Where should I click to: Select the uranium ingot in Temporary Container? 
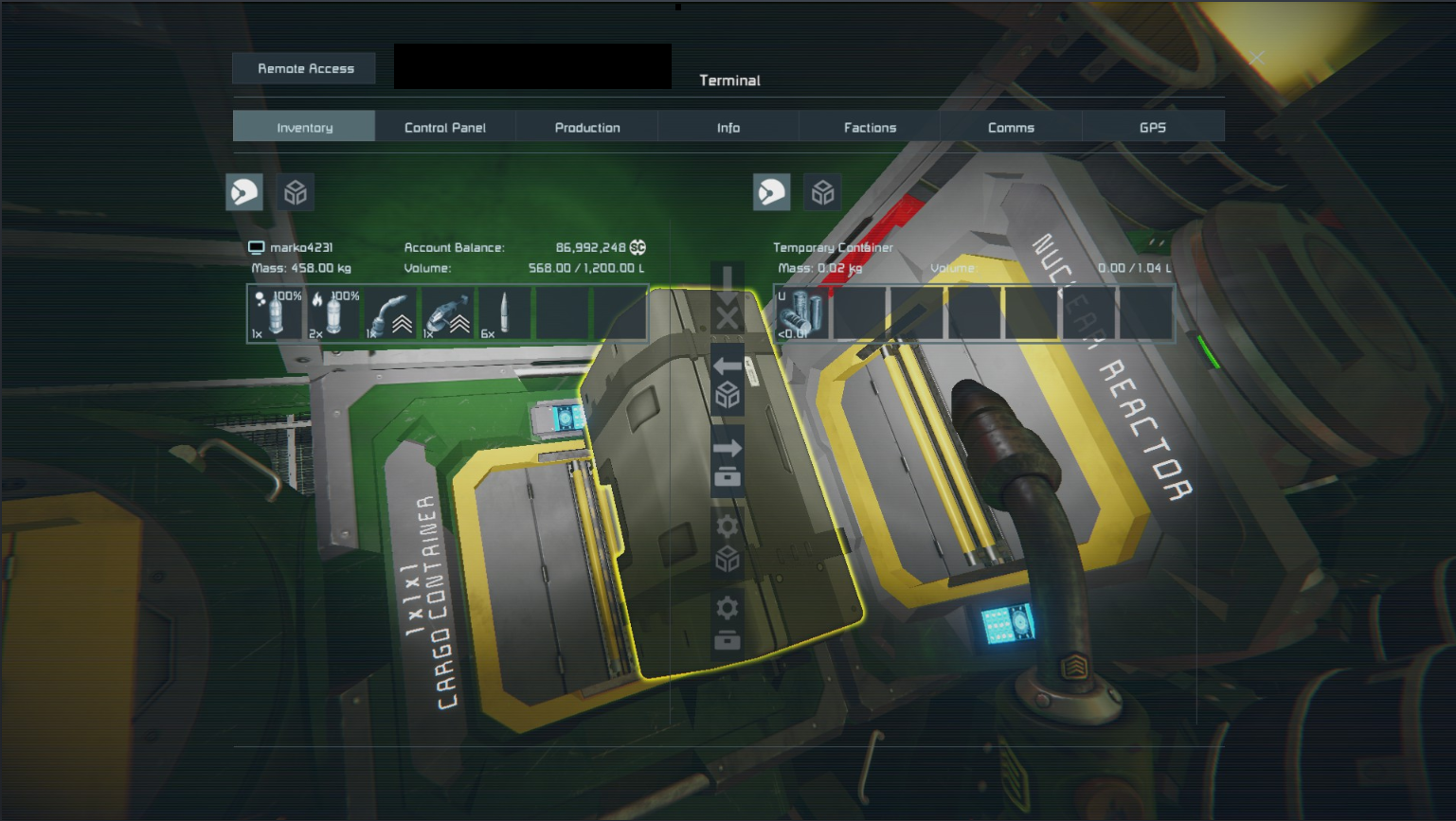click(x=801, y=313)
